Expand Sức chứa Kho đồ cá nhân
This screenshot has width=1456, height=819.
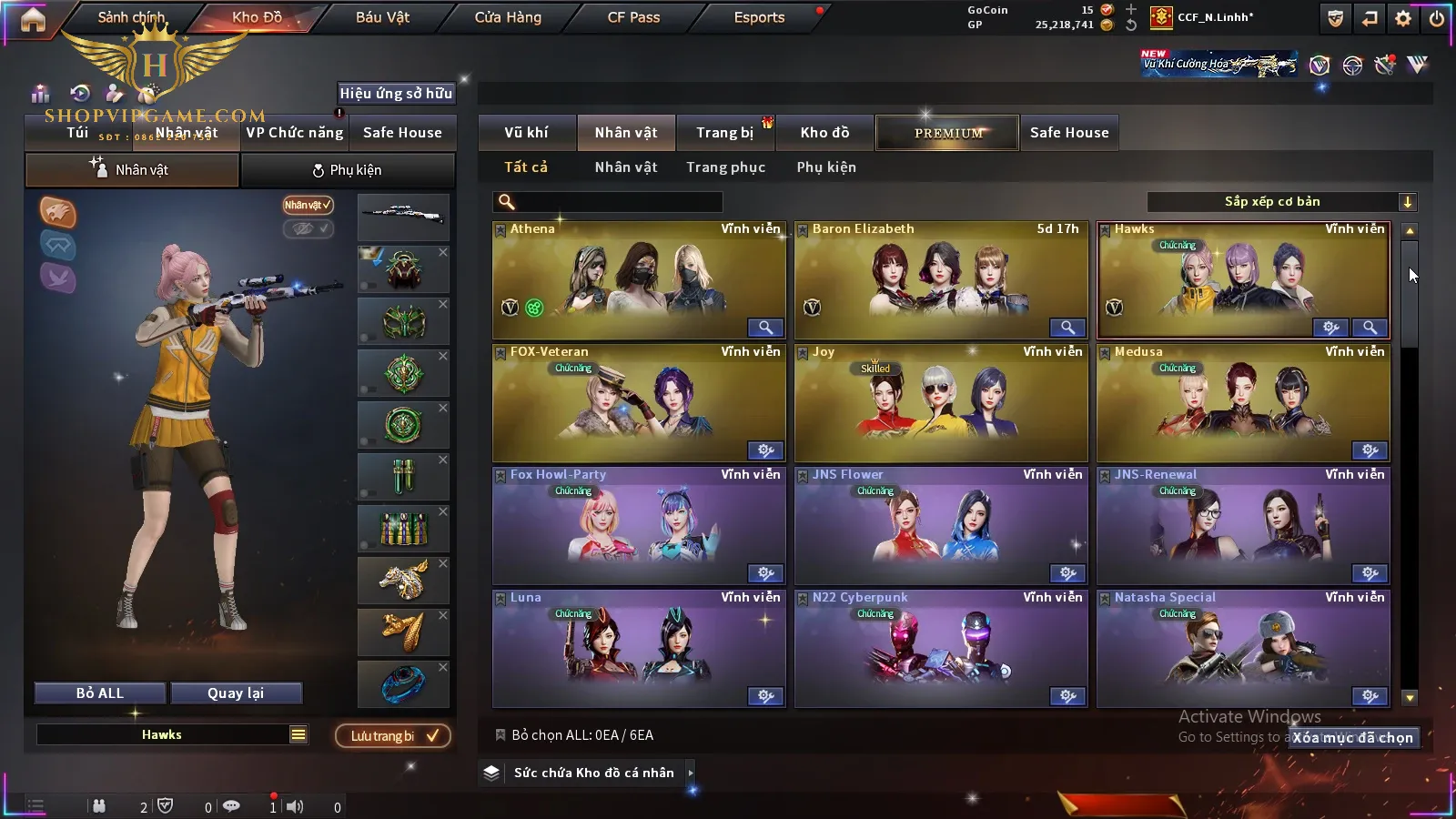click(x=594, y=773)
